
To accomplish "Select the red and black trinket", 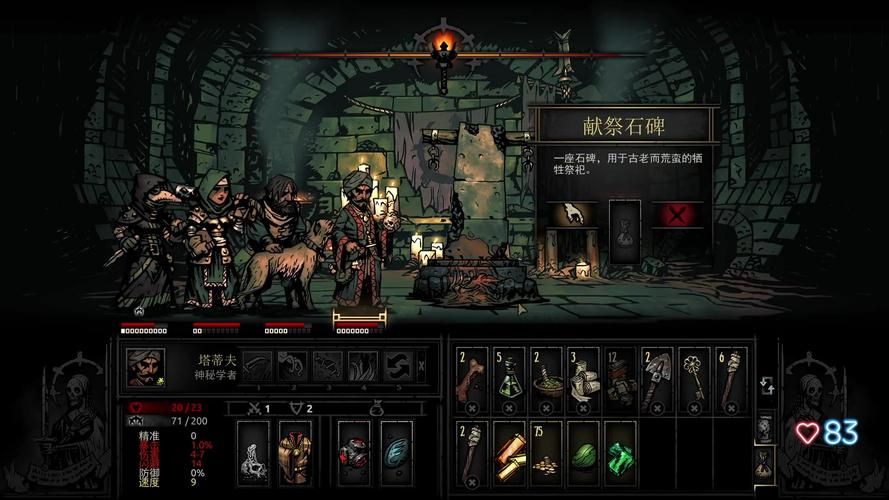I will click(x=355, y=453).
